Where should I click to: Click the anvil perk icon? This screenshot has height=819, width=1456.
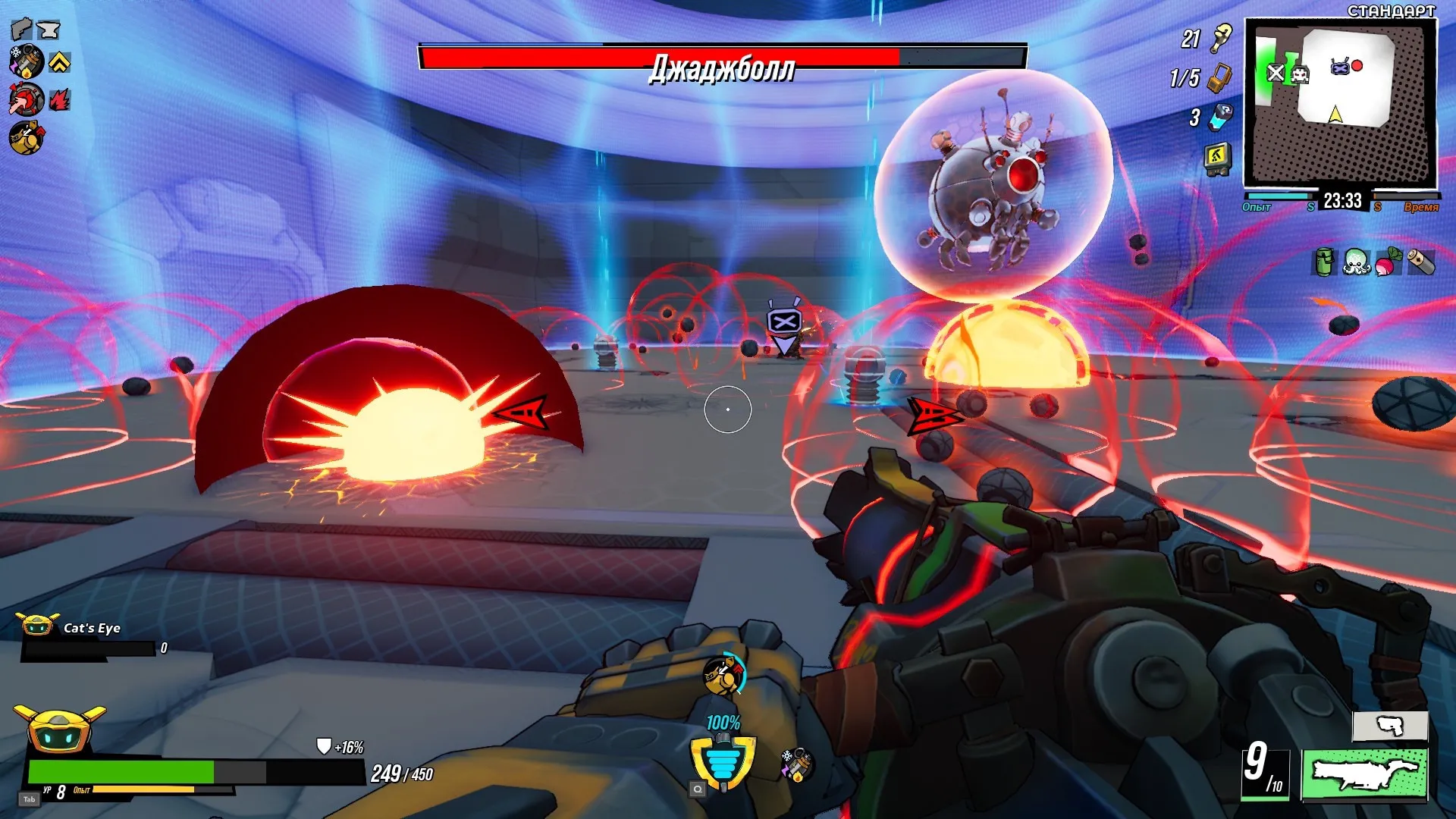[49, 30]
